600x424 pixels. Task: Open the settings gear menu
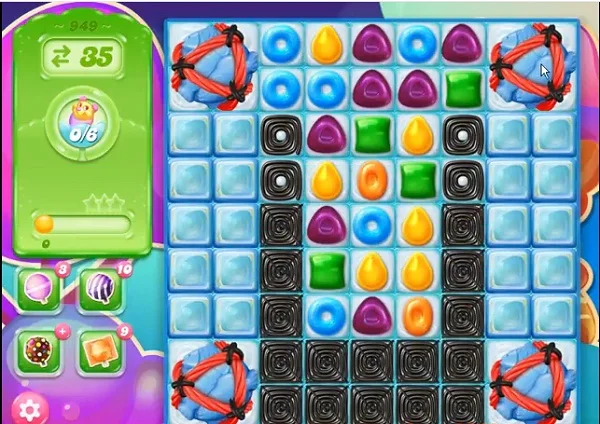click(29, 407)
